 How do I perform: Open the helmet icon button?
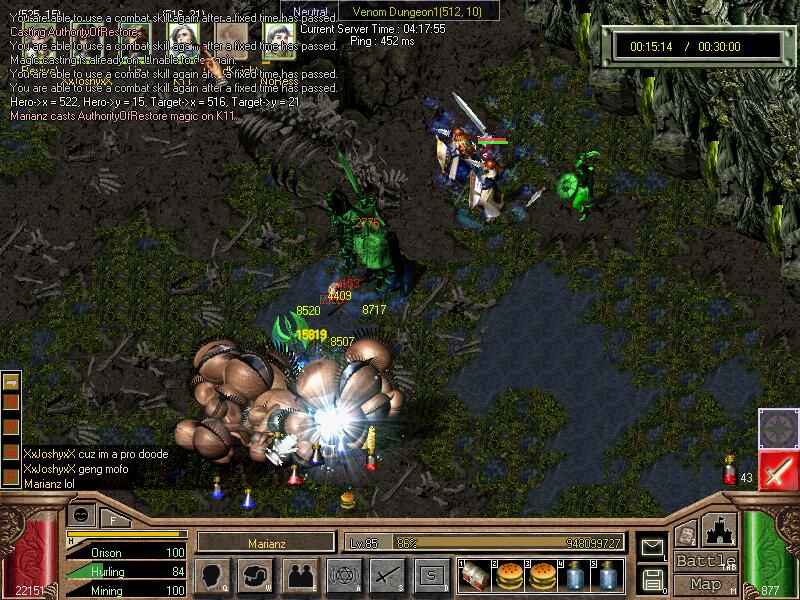pos(256,575)
